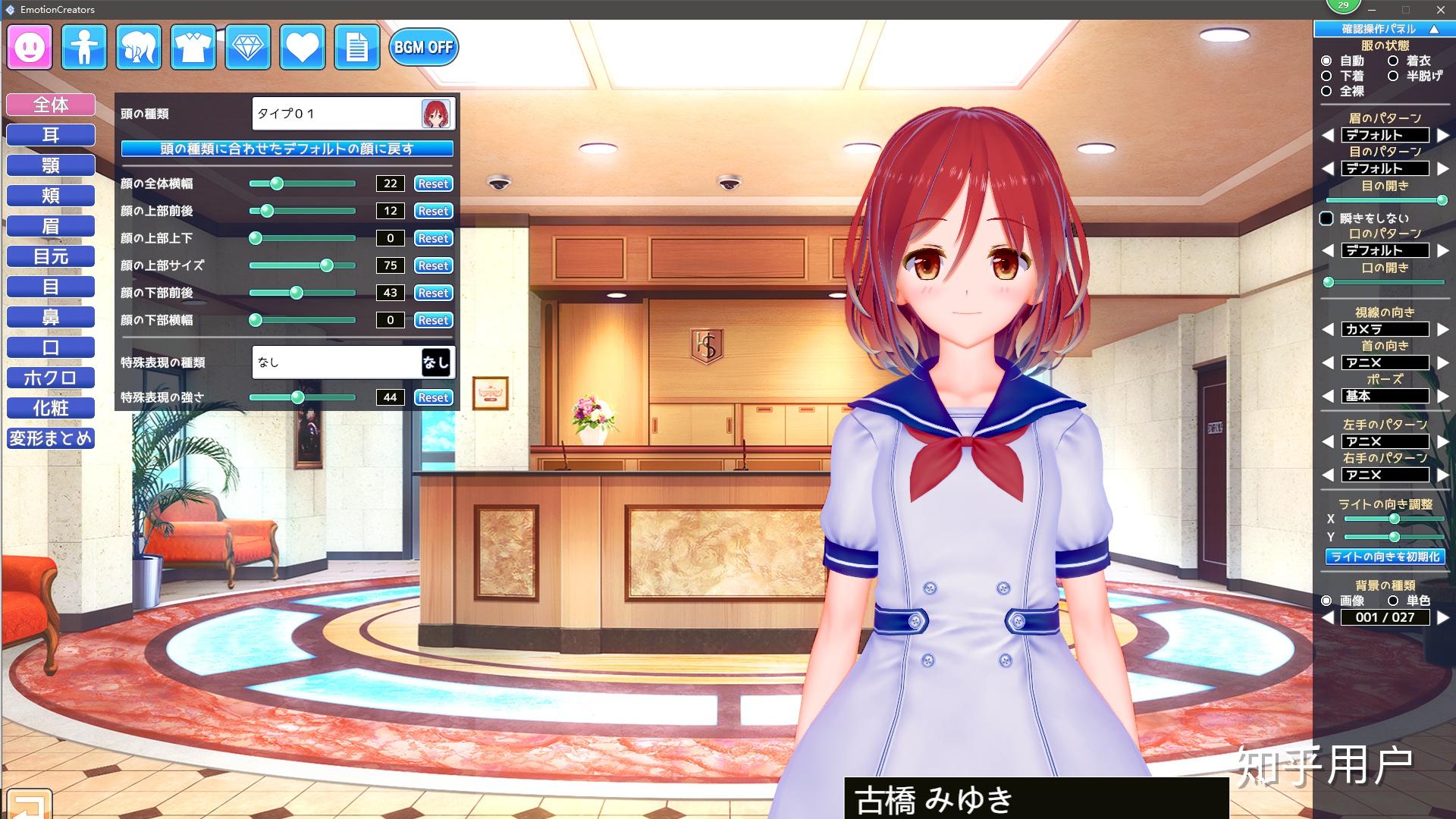The height and width of the screenshot is (819, 1456).
Task: Select the clothes (shirt) customization icon
Action: tap(193, 47)
